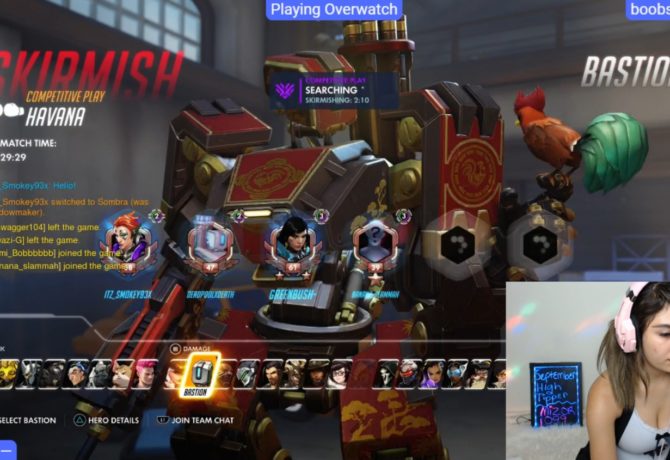Choose Sombra from the hero roster
Screen dimensions: 670x460
click(435, 375)
